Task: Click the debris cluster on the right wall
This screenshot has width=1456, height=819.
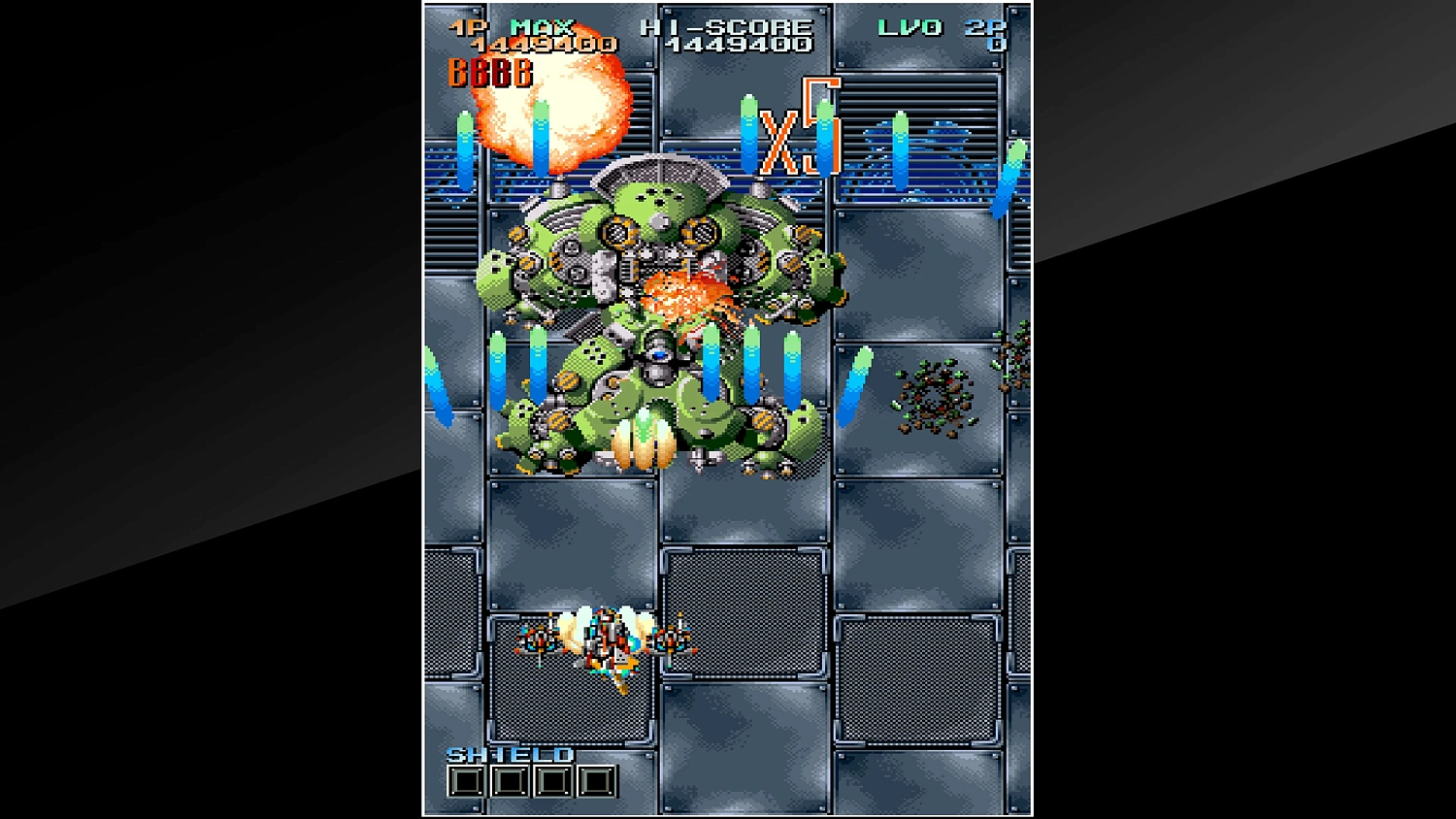Action: [x=934, y=393]
